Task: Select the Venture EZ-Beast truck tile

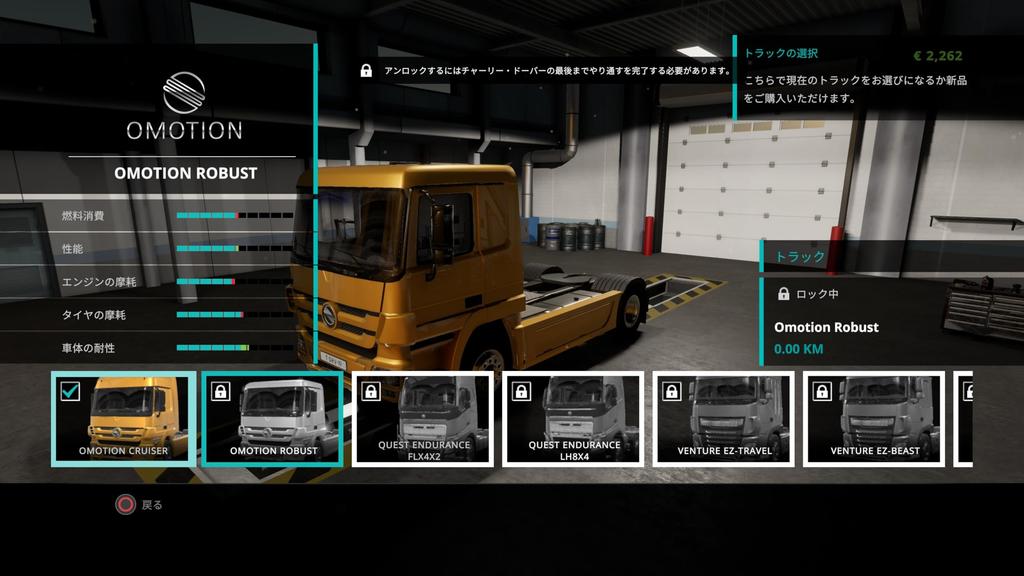Action: pyautogui.click(x=873, y=419)
